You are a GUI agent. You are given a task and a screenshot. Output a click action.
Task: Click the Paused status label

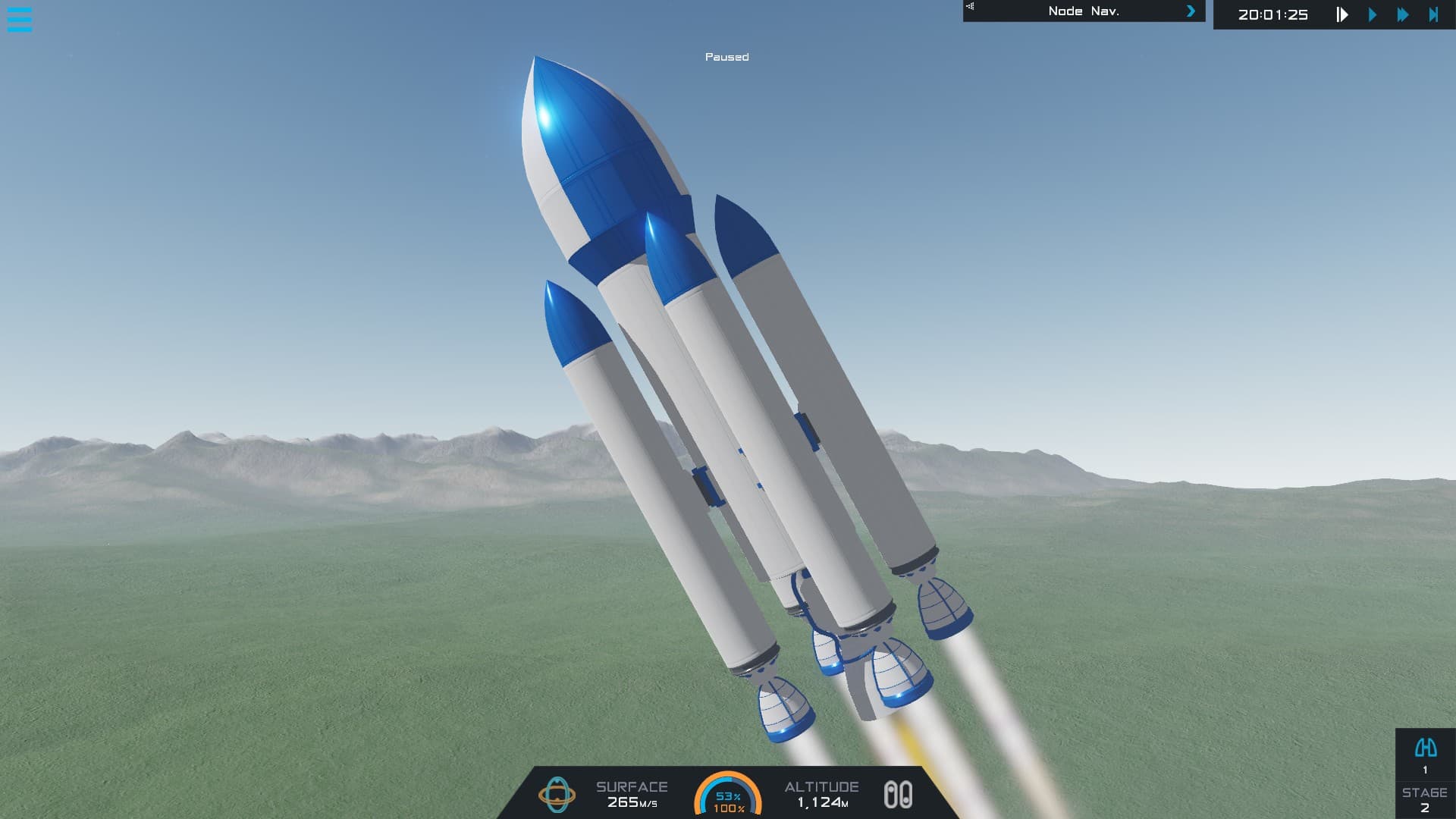click(726, 57)
